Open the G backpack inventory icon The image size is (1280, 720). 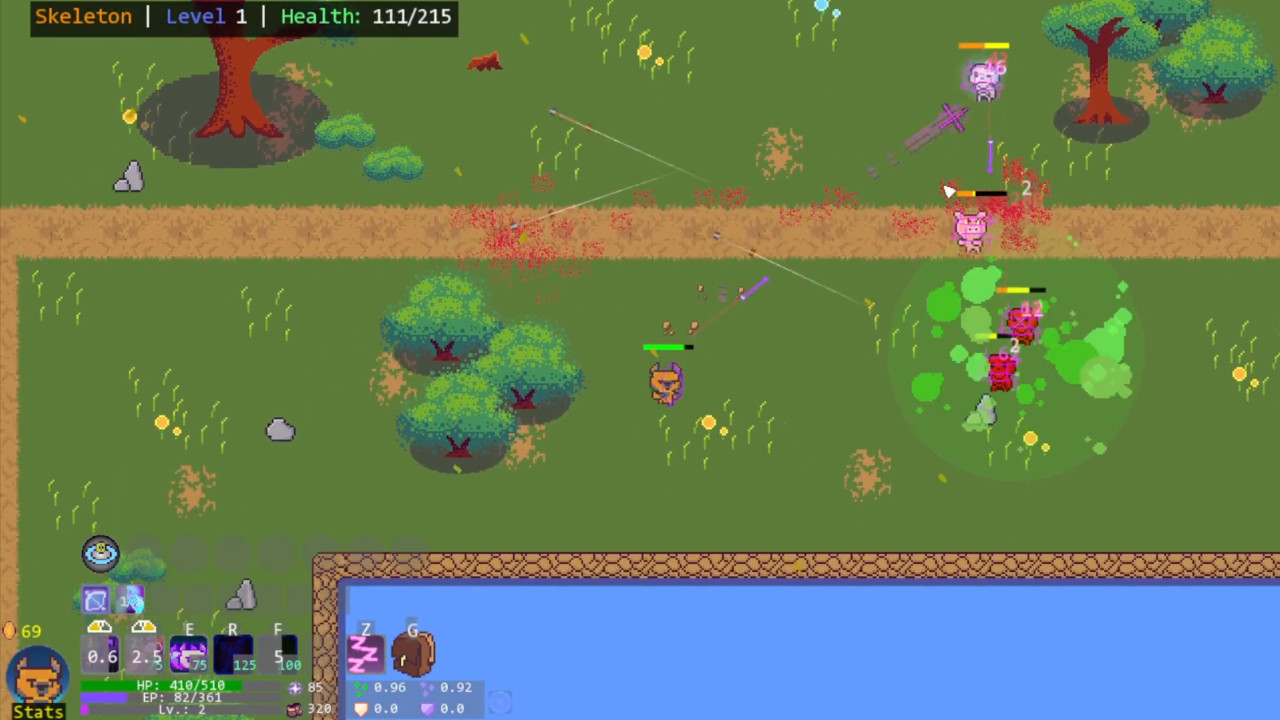tap(412, 652)
